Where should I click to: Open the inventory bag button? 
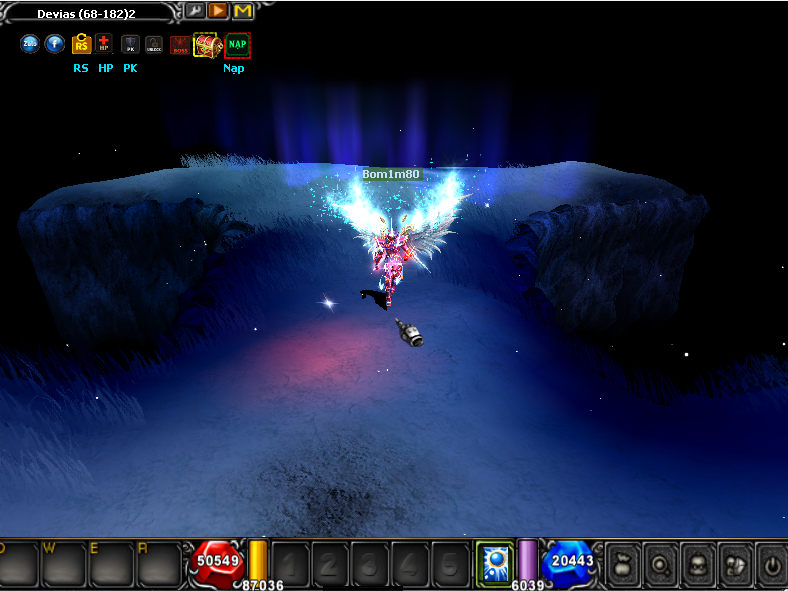tap(624, 562)
